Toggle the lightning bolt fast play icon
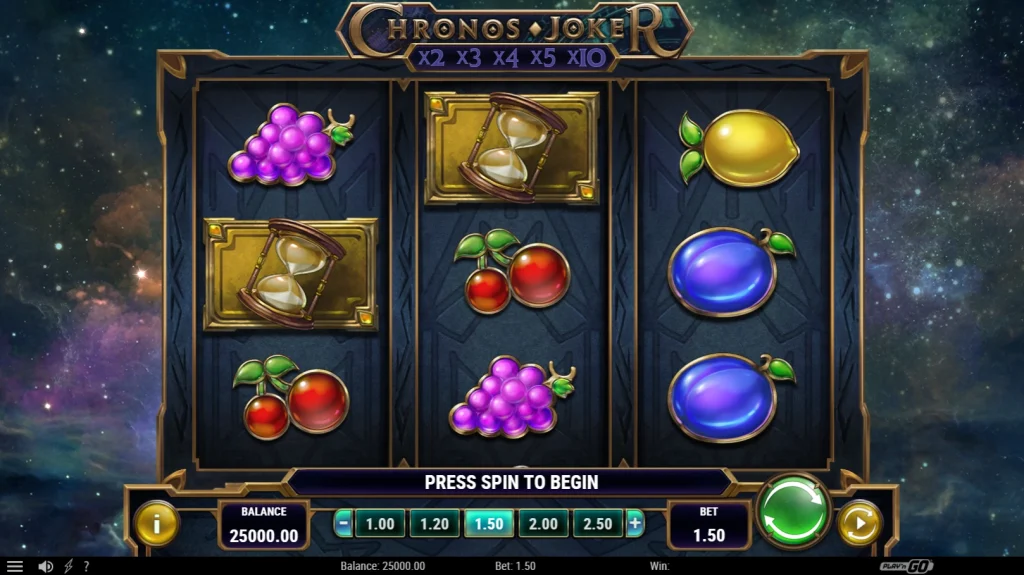 (69, 566)
